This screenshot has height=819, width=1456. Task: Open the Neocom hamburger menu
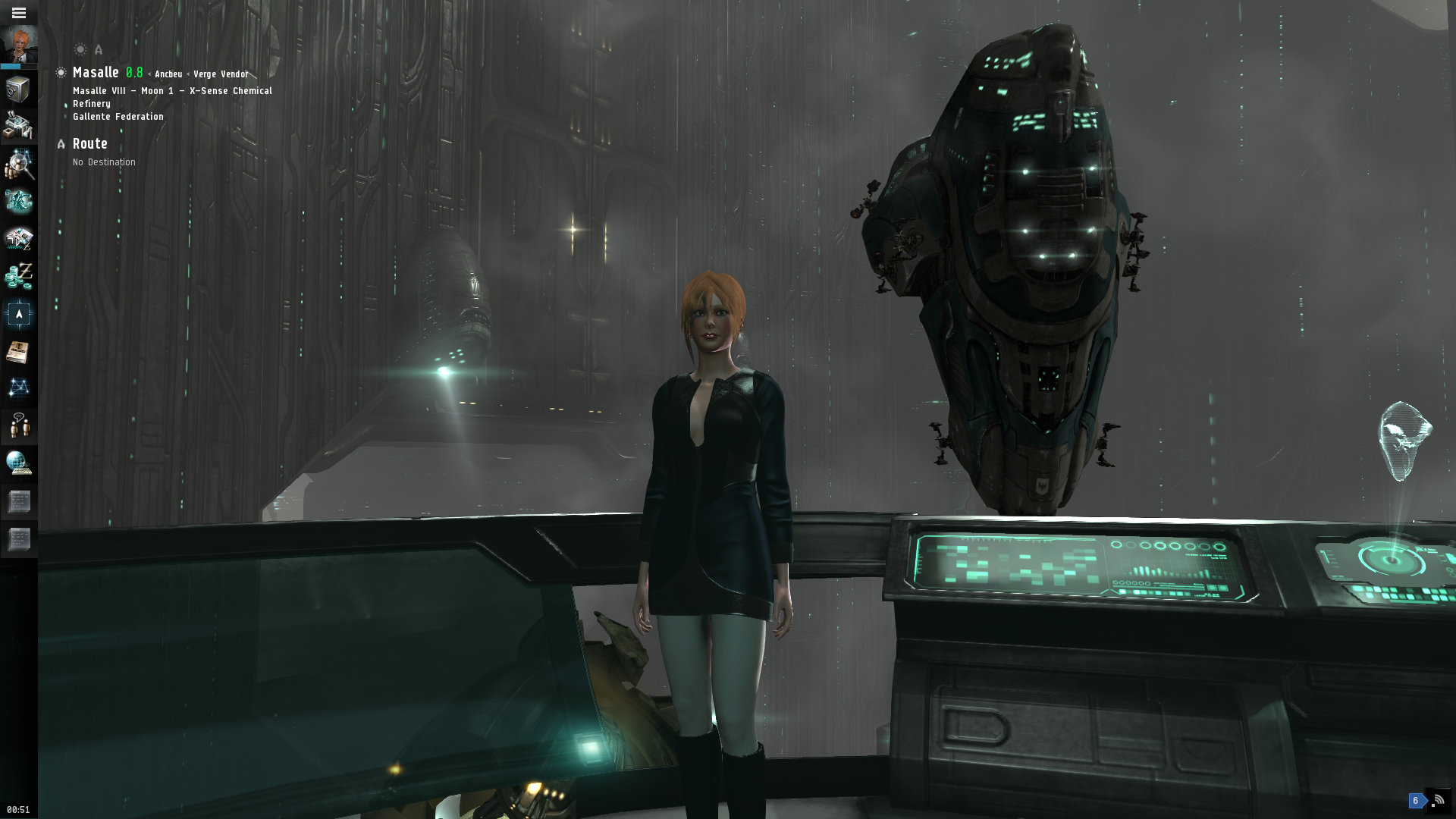click(19, 13)
